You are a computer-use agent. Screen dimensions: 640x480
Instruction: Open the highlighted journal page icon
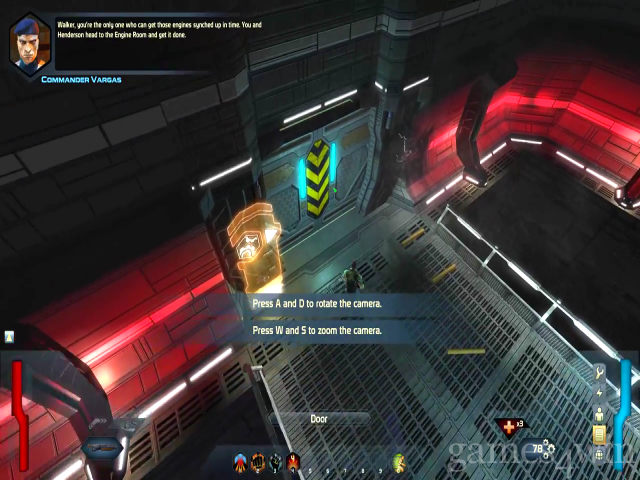[600, 434]
